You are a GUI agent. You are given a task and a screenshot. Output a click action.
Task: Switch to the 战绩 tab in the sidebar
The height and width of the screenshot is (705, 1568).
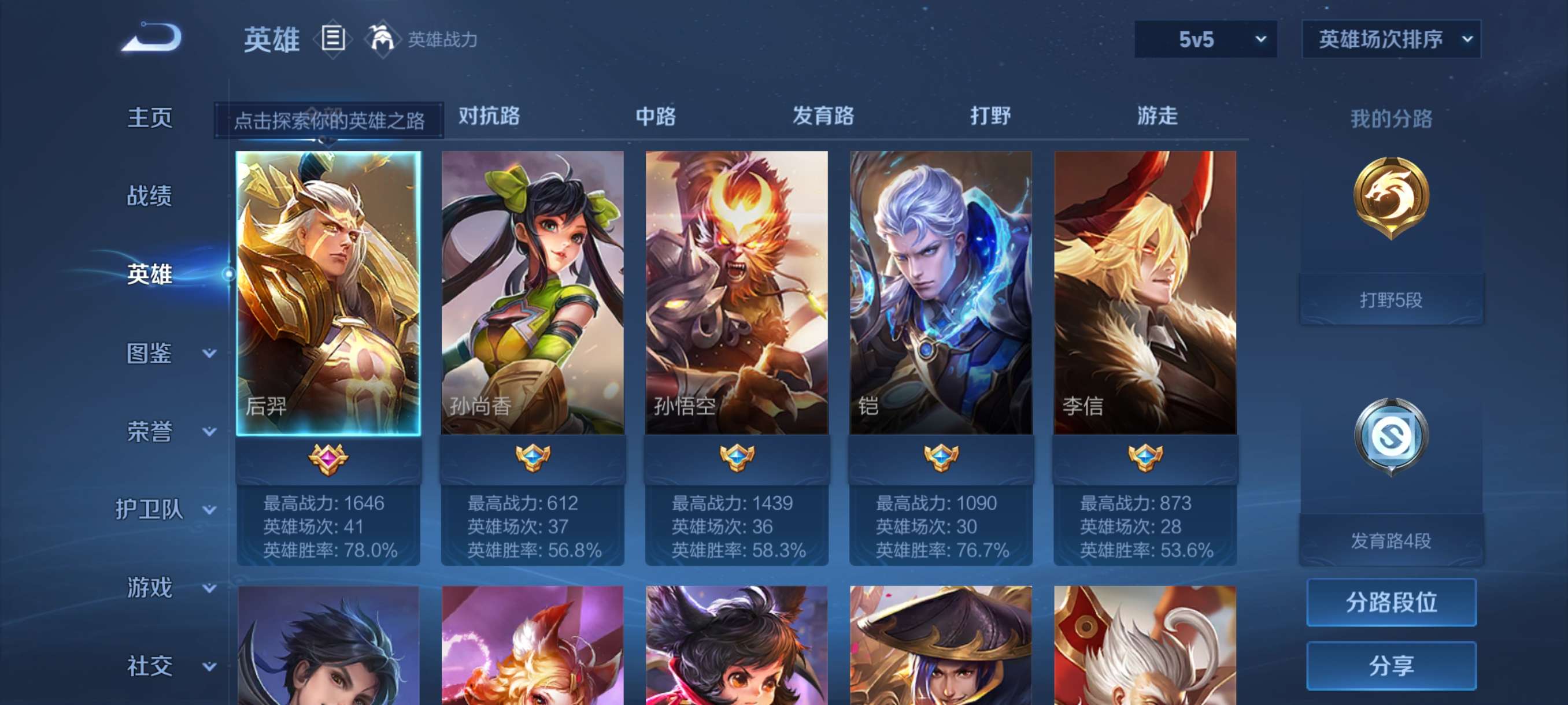pyautogui.click(x=151, y=196)
